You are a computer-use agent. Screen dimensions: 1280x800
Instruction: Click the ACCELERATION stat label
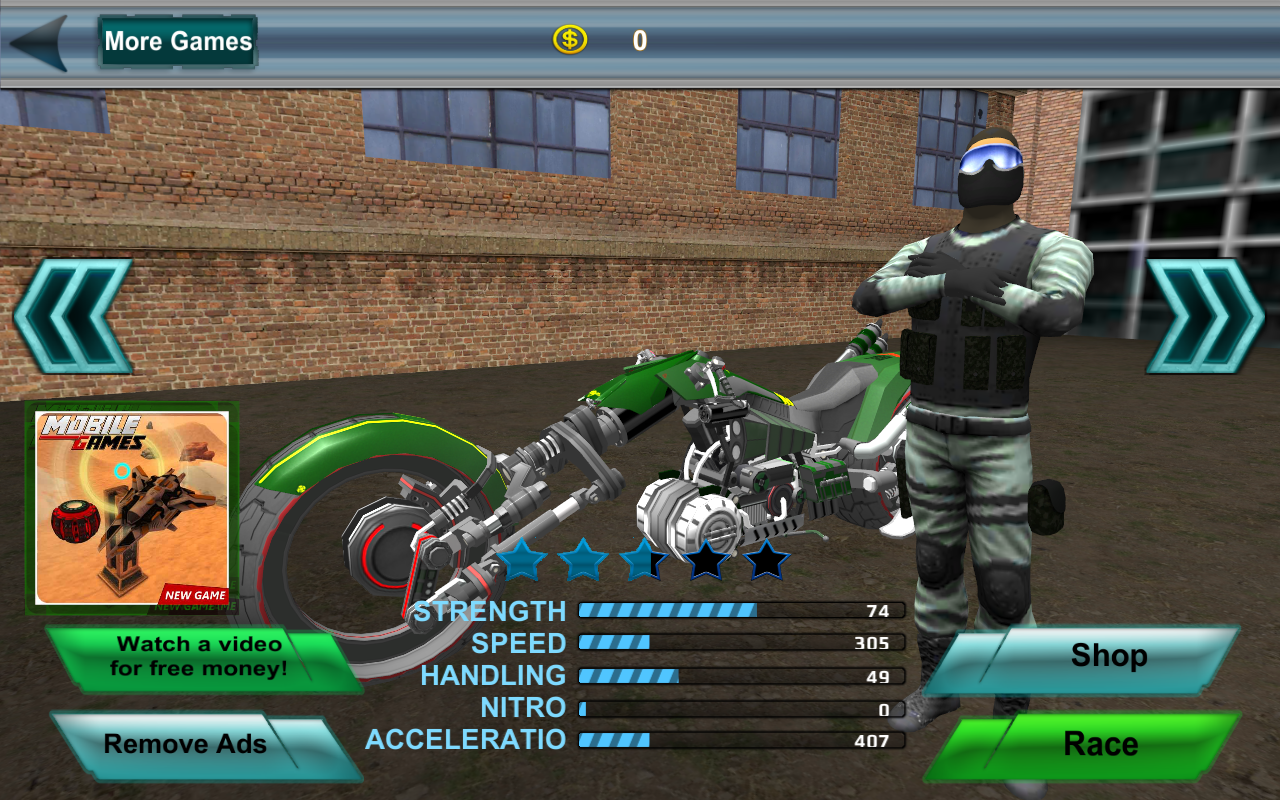click(465, 740)
